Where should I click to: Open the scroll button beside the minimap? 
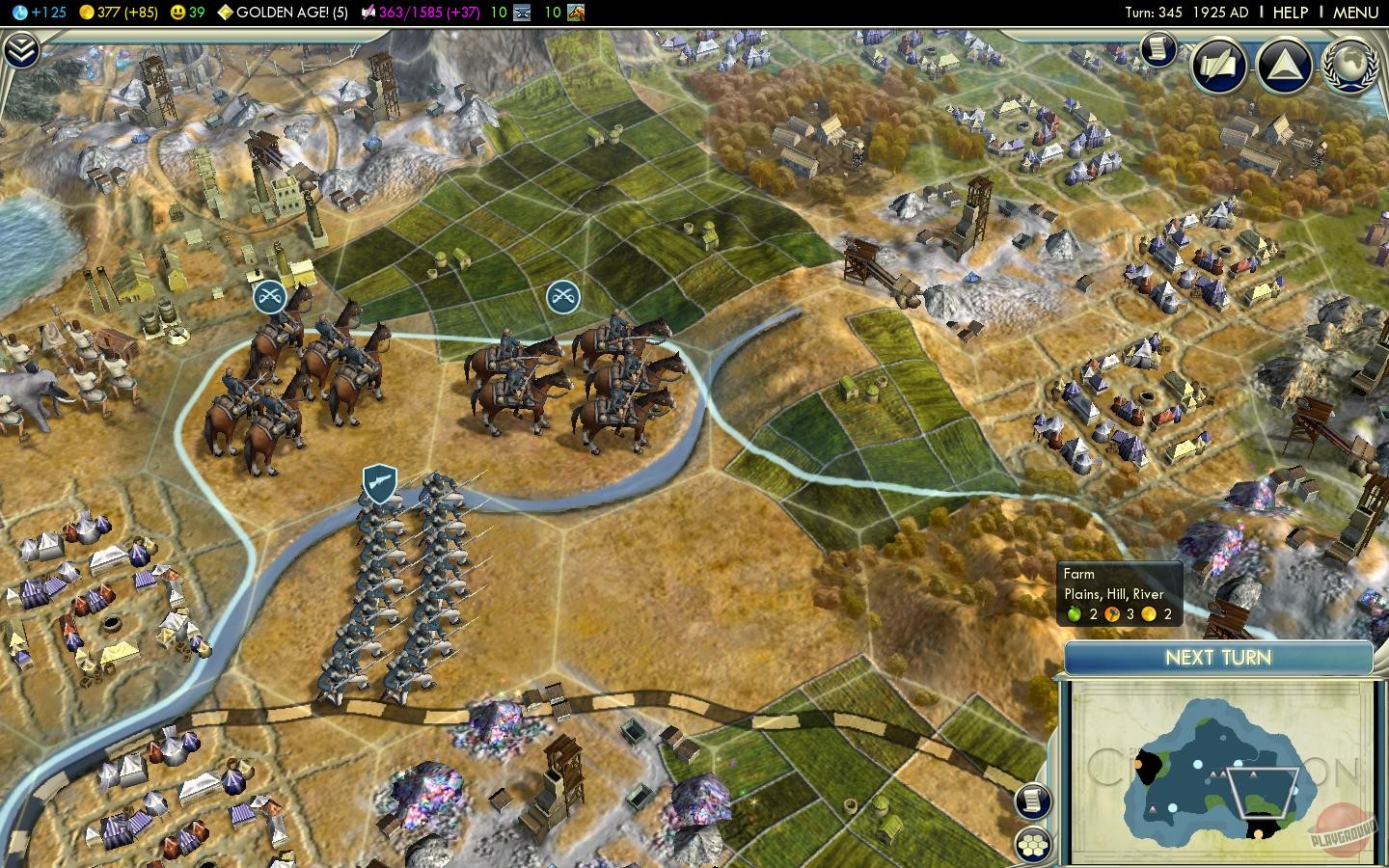[1033, 800]
